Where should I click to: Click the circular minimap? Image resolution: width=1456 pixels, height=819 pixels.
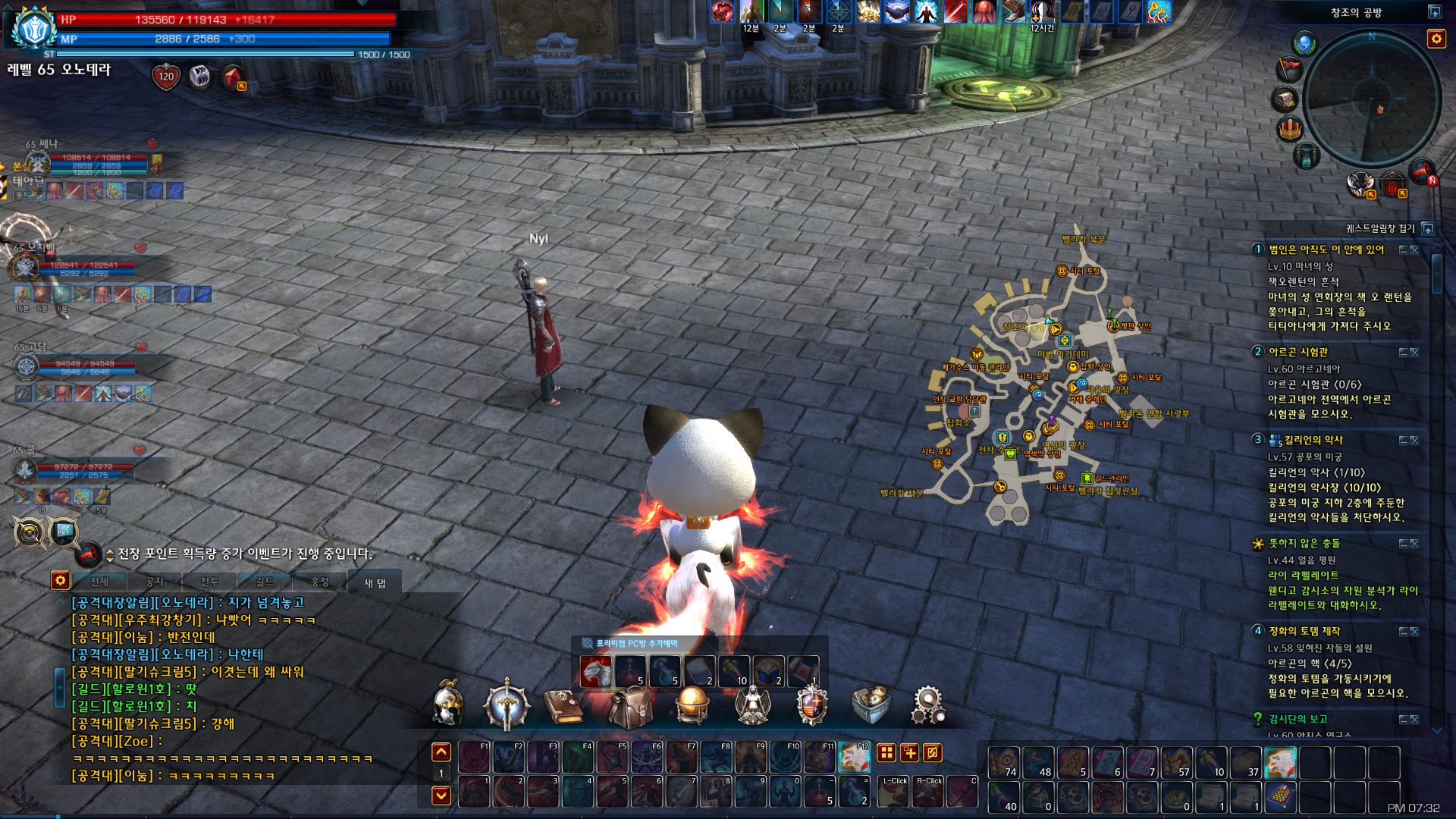coord(1372,99)
